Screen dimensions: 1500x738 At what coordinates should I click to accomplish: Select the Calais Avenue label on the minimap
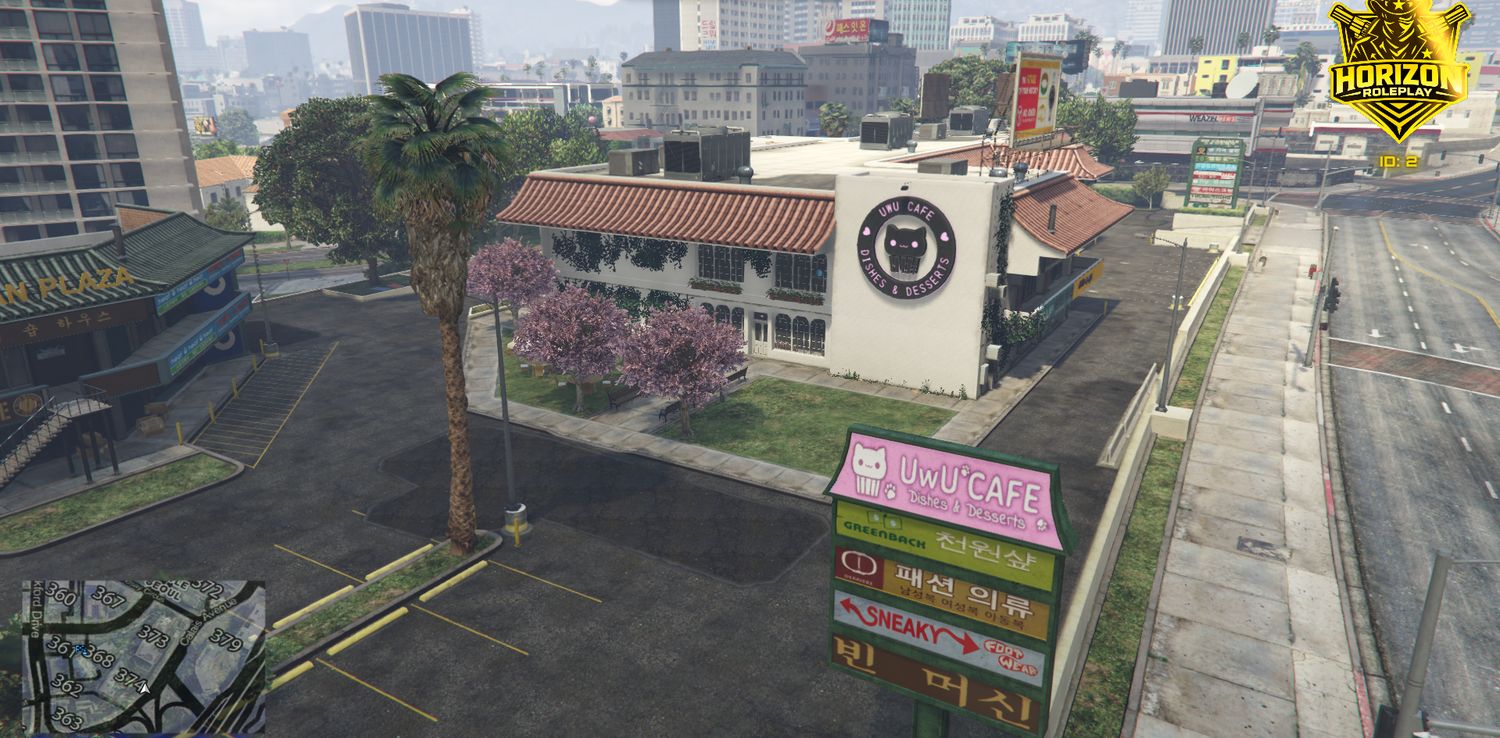click(x=208, y=622)
